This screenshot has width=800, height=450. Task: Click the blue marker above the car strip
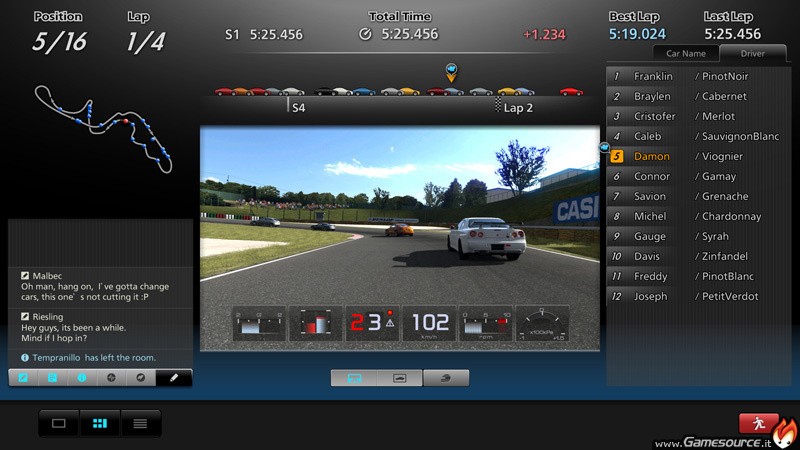(451, 70)
